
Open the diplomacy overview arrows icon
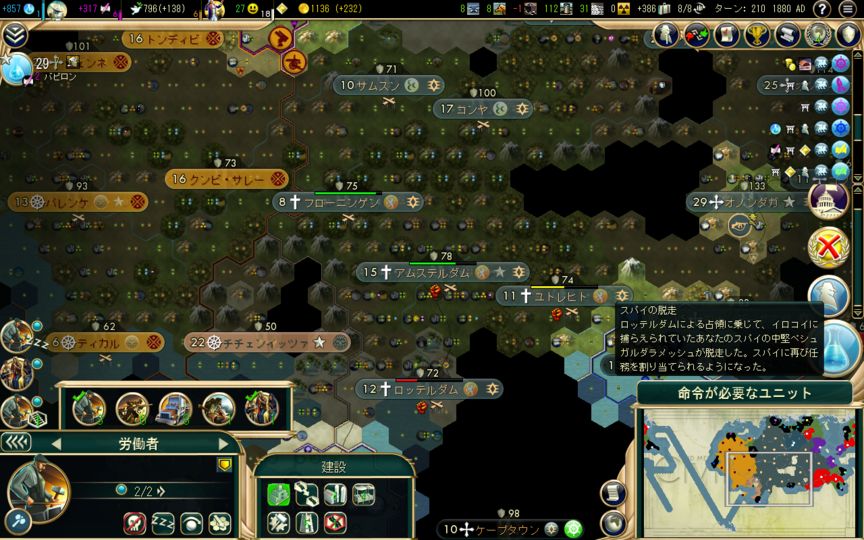coord(697,35)
